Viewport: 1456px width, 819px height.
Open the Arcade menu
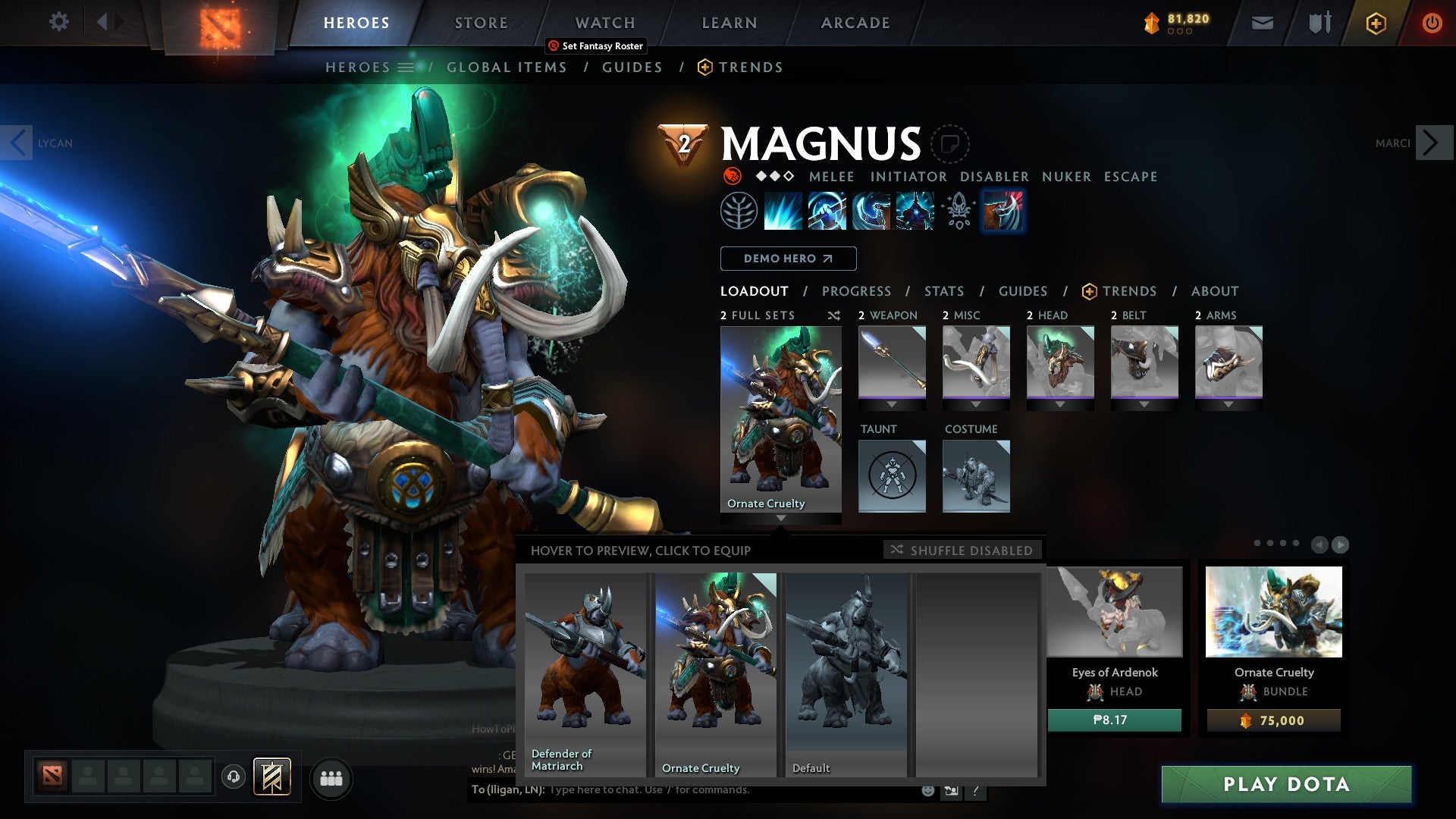point(855,22)
